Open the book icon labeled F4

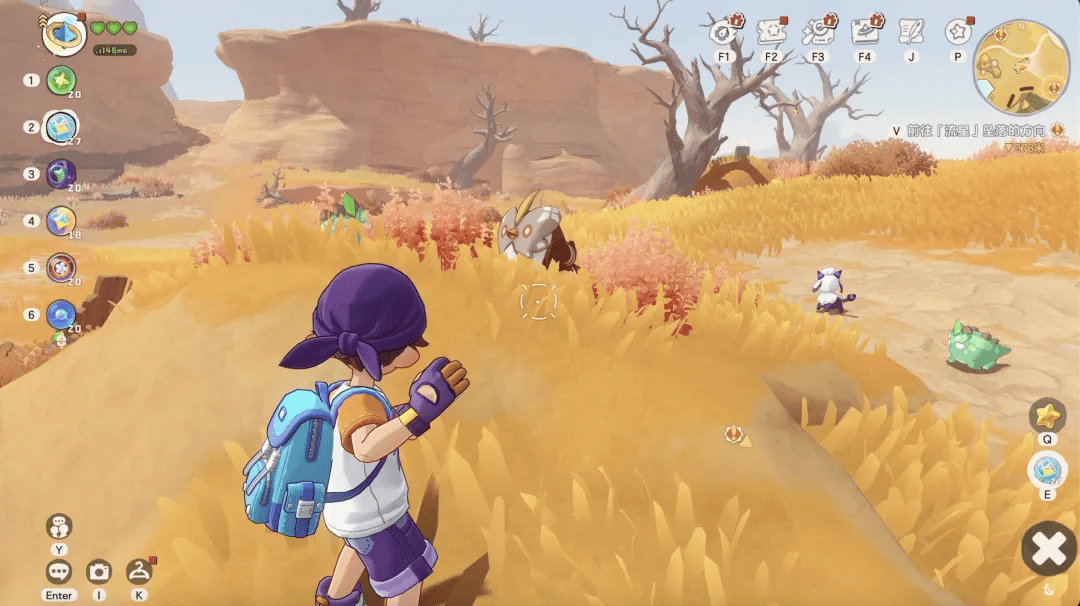point(865,32)
